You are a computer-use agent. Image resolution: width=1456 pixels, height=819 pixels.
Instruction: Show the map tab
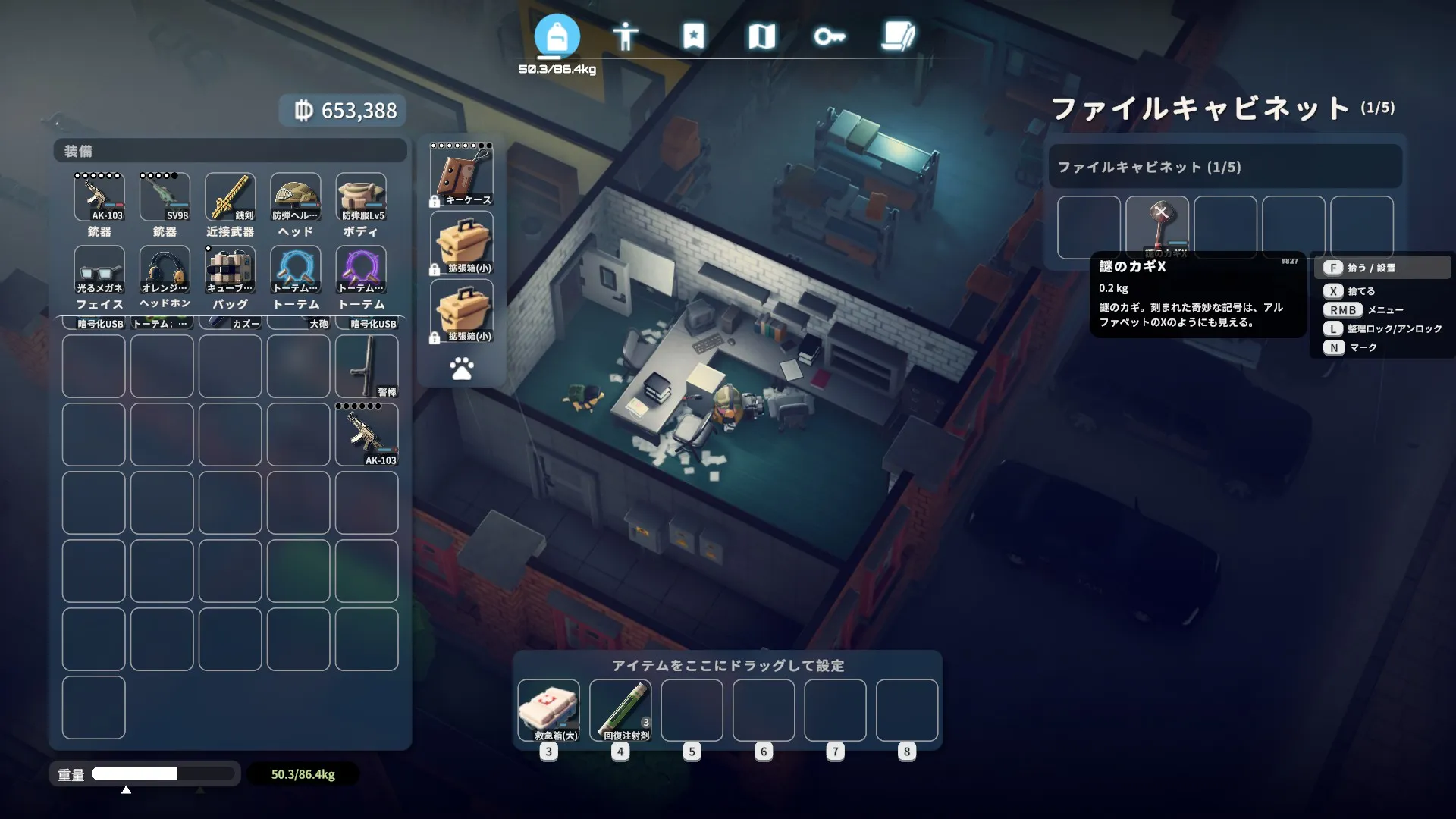(x=761, y=36)
